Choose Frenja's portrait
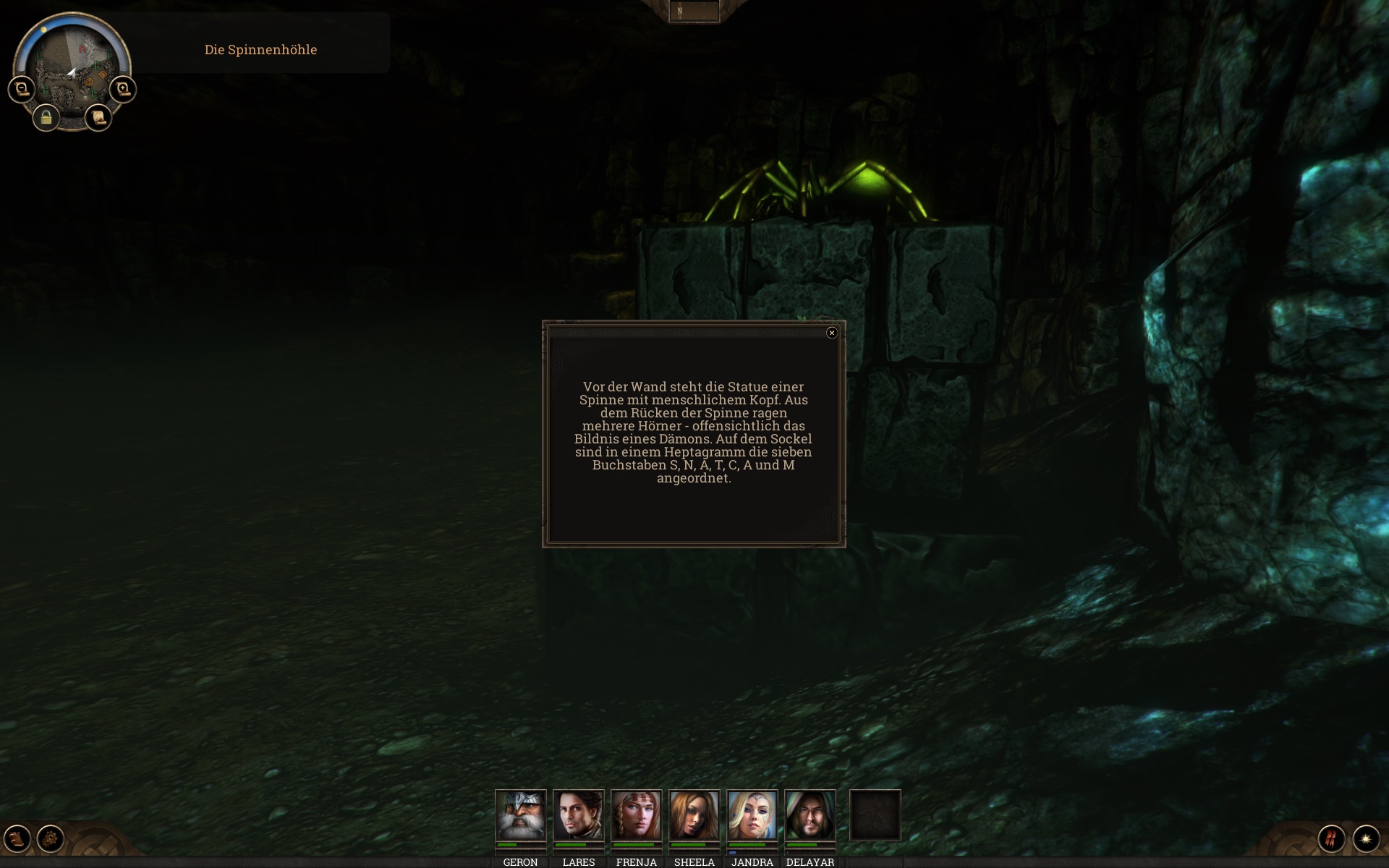The width and height of the screenshot is (1389, 868). [636, 815]
